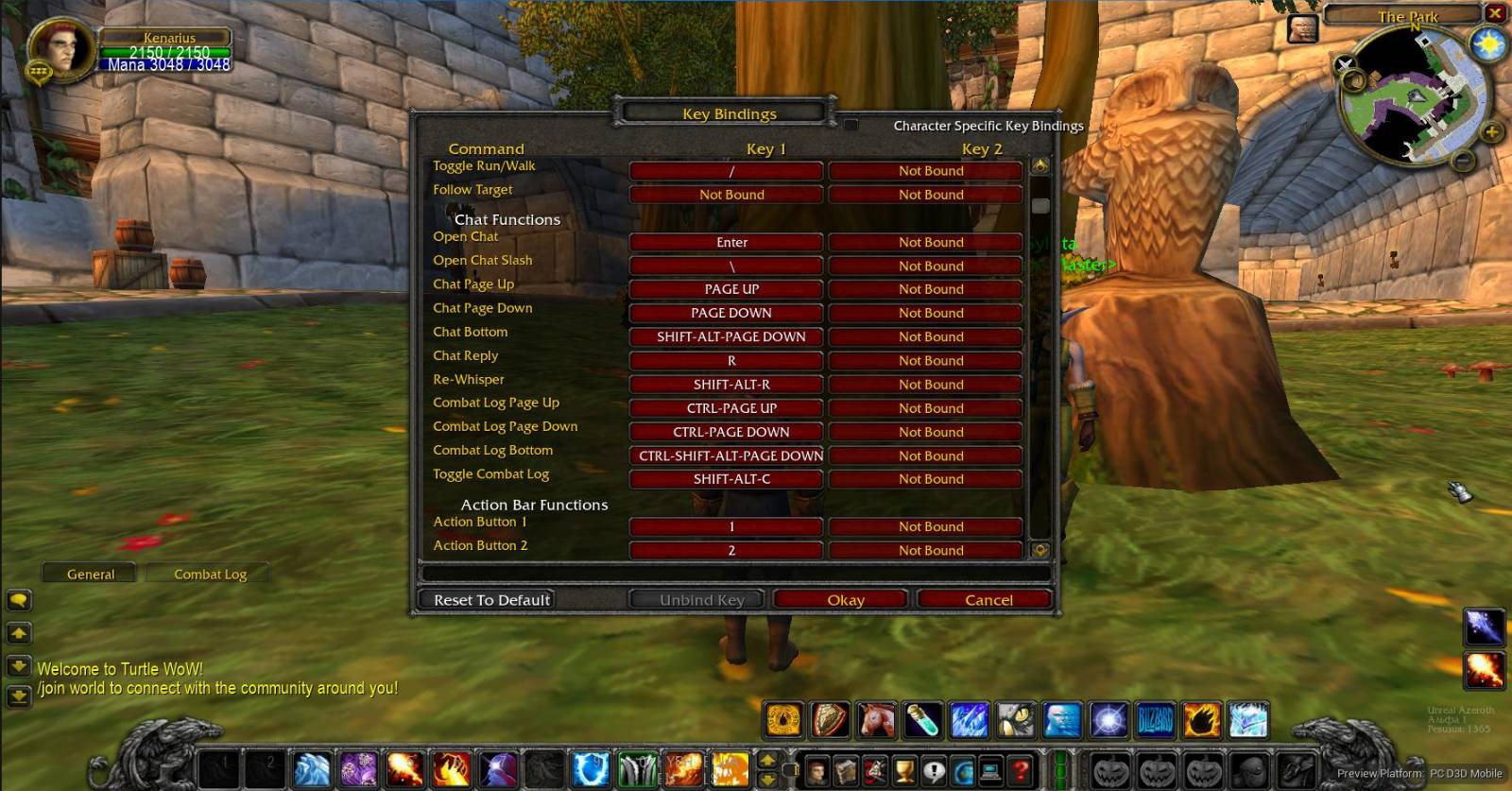Click the minimap zoom-in plus button
The height and width of the screenshot is (791, 1512).
1491,131
